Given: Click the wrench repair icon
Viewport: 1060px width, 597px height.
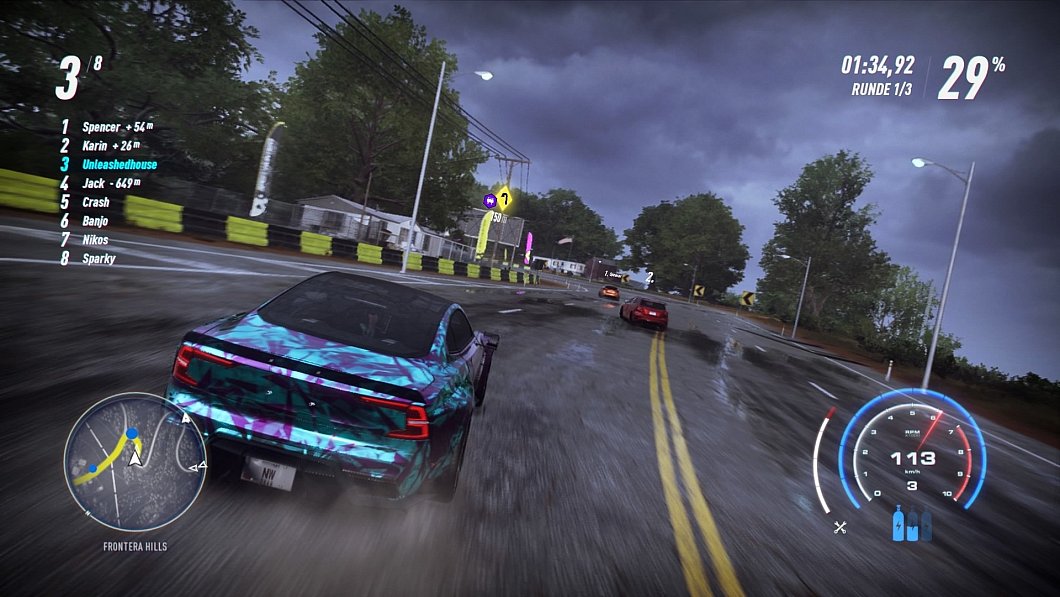Looking at the screenshot, I should (x=840, y=527).
